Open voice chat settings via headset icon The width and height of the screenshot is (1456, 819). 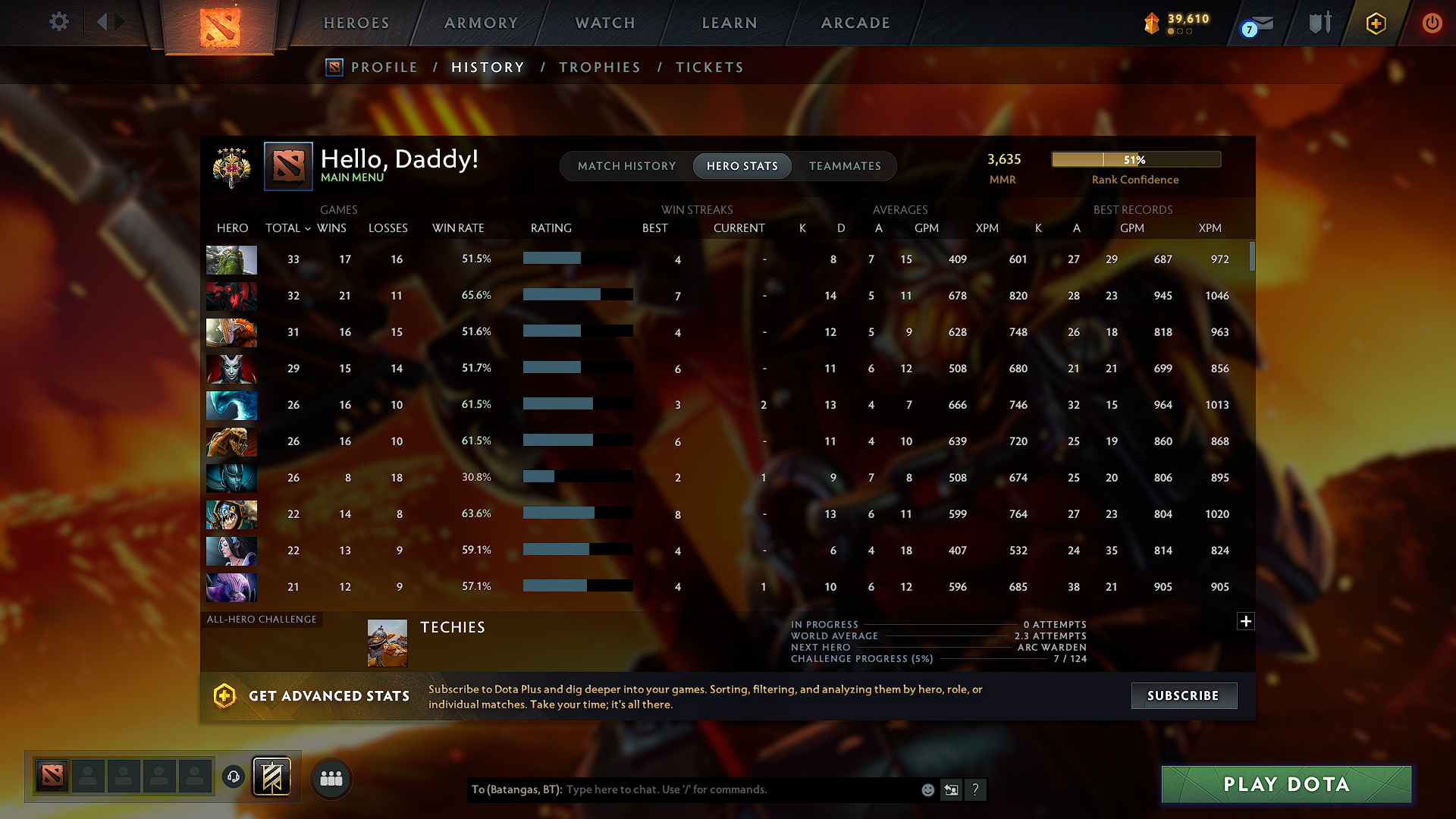233,778
